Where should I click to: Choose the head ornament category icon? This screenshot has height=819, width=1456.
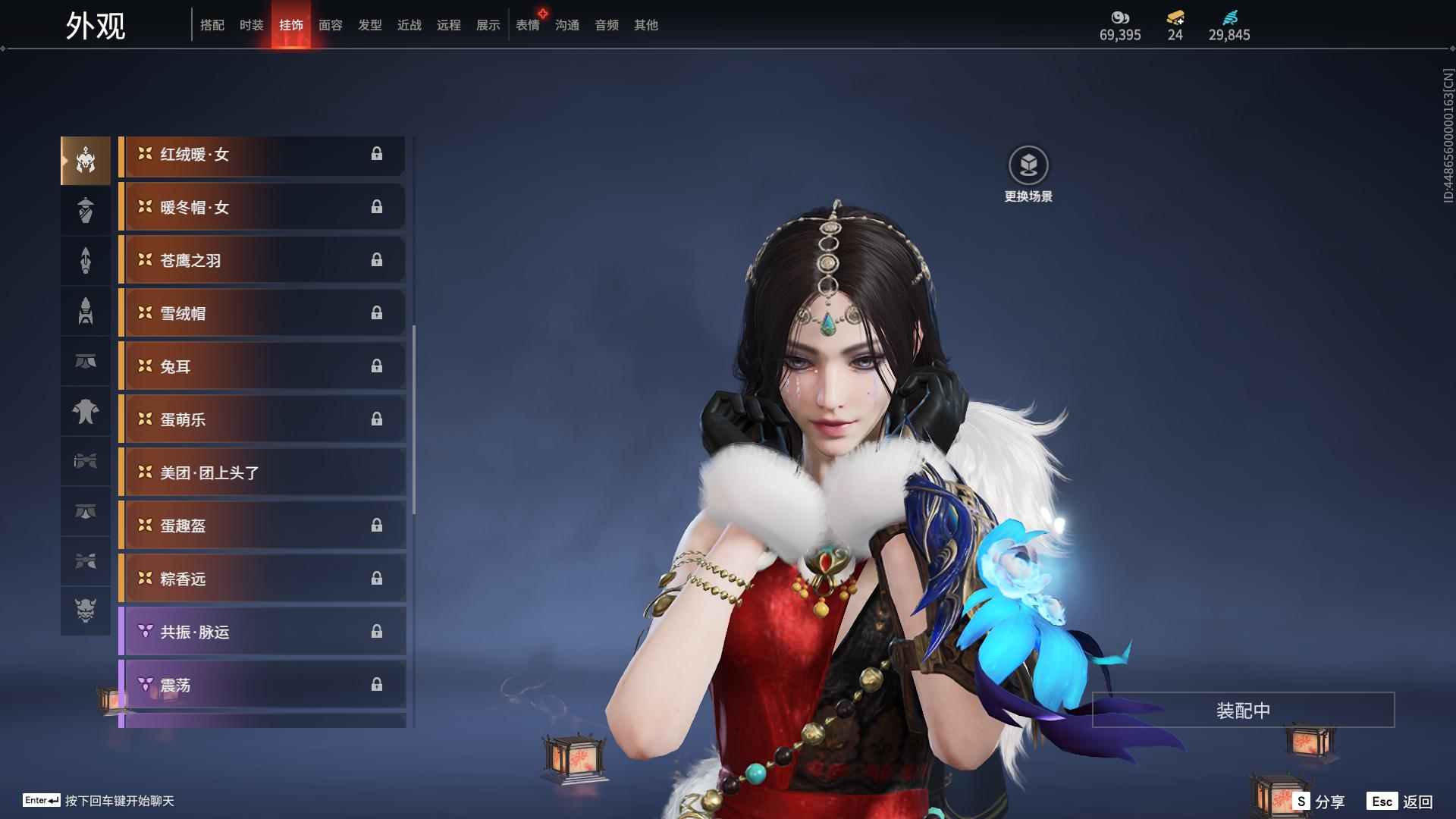pyautogui.click(x=86, y=161)
